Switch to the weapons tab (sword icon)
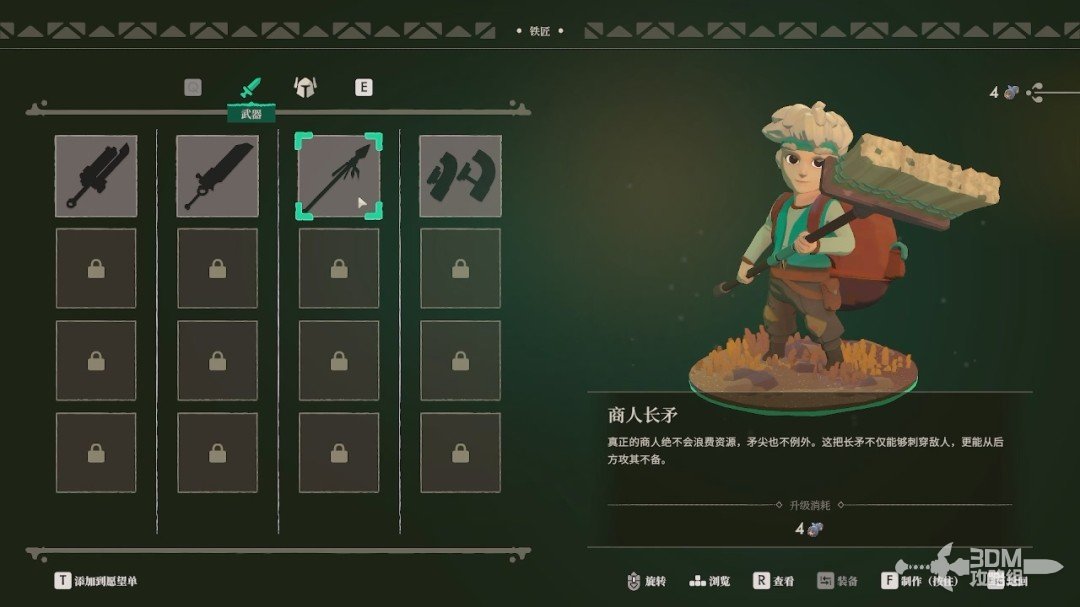Image resolution: width=1080 pixels, height=607 pixels. pos(249,88)
